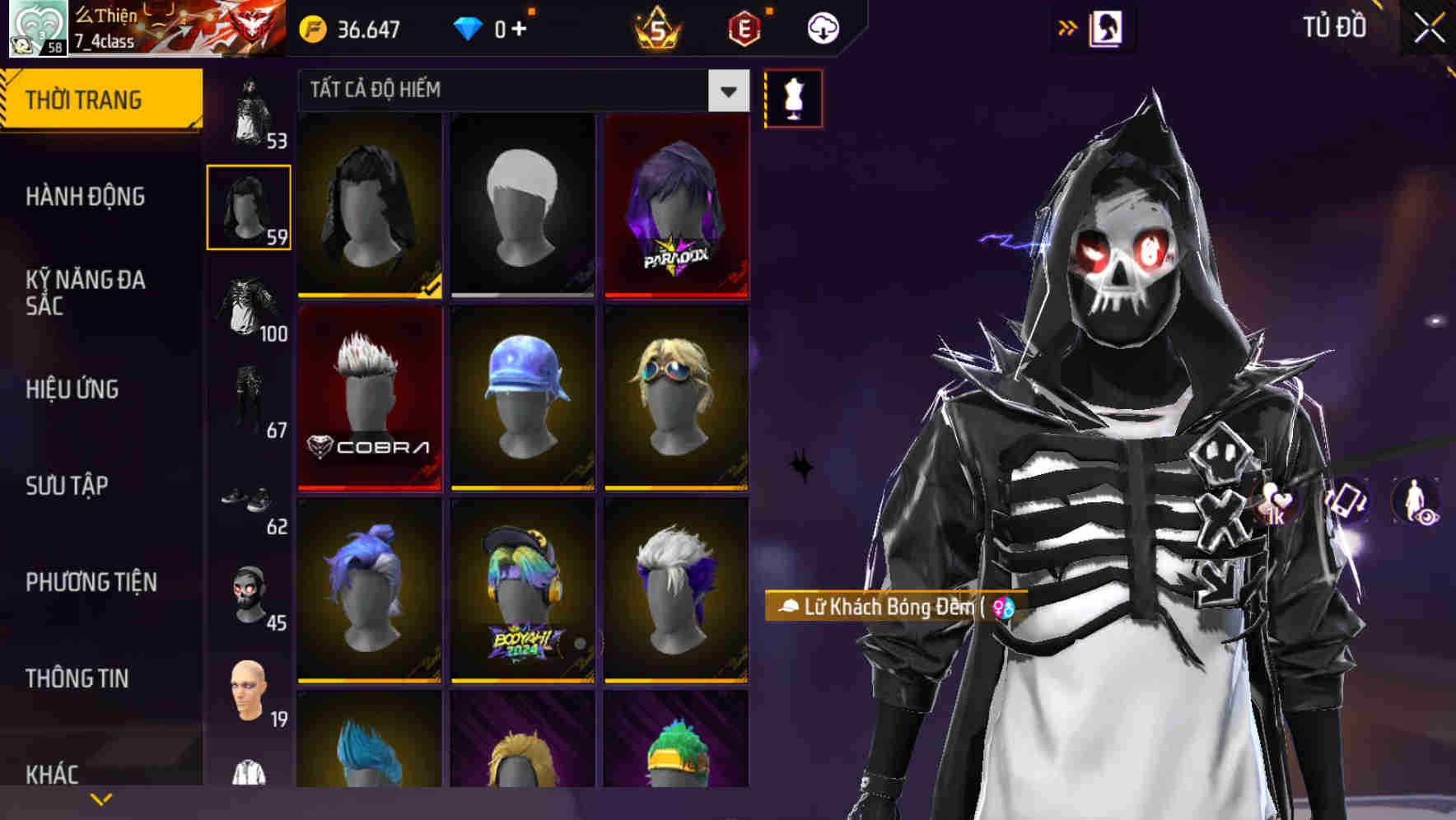Open the PHƯƠNG TIỆN sidebar tab
The height and width of the screenshot is (820, 1456).
pyautogui.click(x=91, y=581)
